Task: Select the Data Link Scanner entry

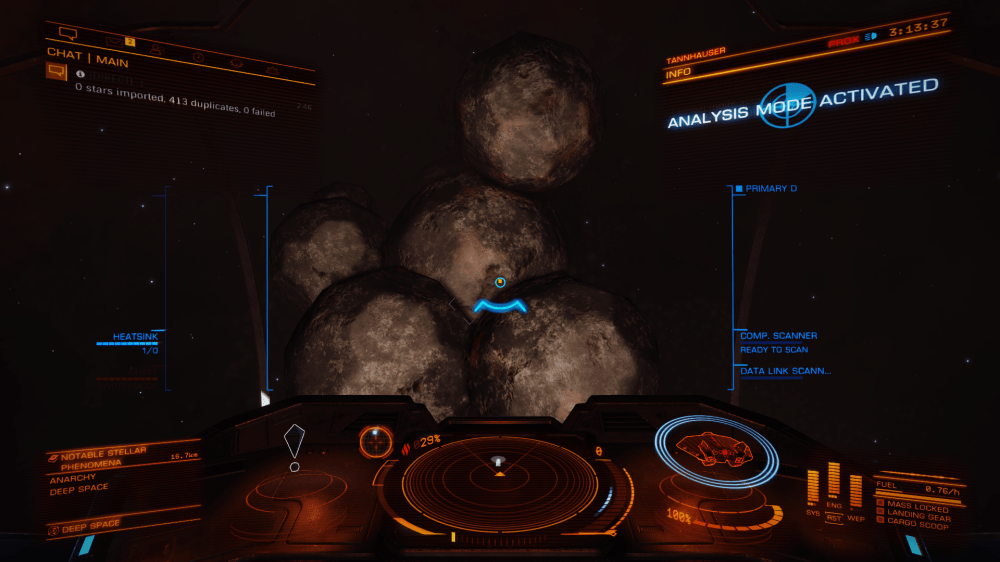Action: click(785, 371)
